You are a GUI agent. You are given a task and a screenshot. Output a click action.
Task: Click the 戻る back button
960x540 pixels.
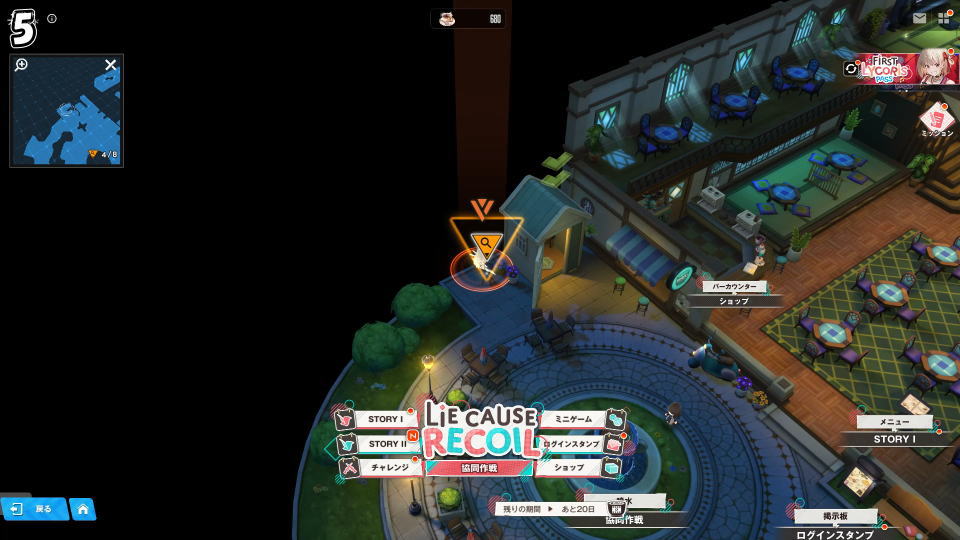(34, 509)
